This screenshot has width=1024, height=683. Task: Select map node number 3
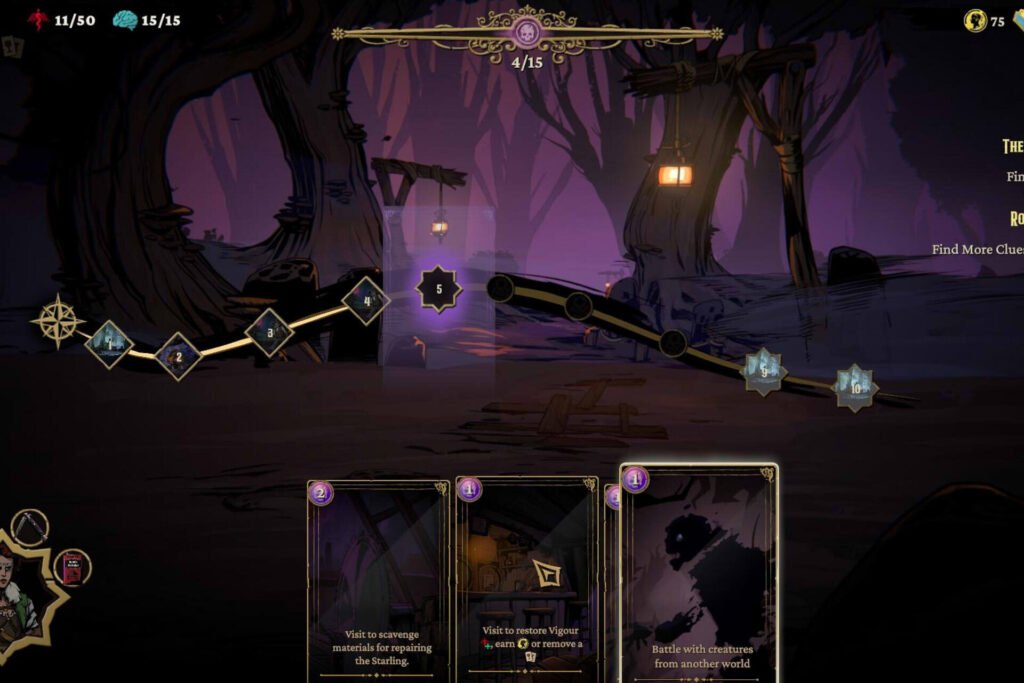coord(269,332)
